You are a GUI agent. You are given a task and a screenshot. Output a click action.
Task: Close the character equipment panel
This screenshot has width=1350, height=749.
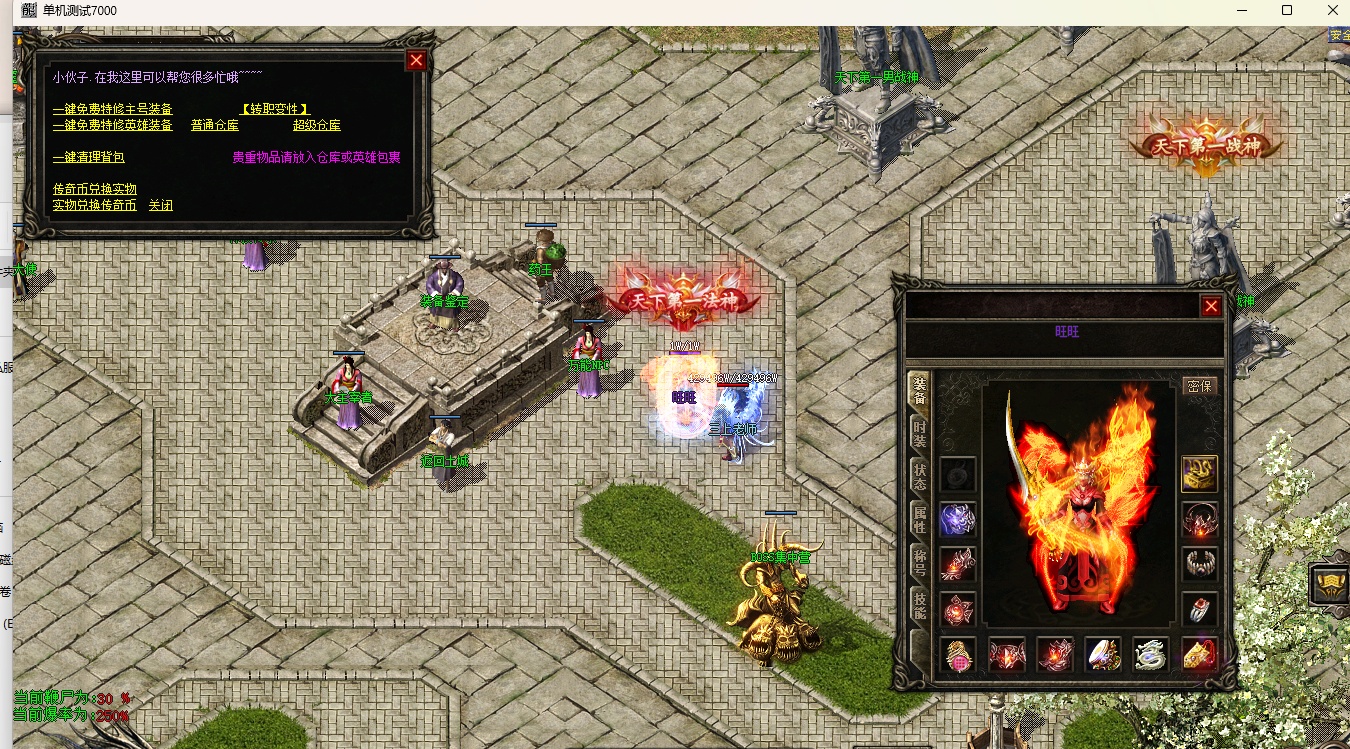1211,306
